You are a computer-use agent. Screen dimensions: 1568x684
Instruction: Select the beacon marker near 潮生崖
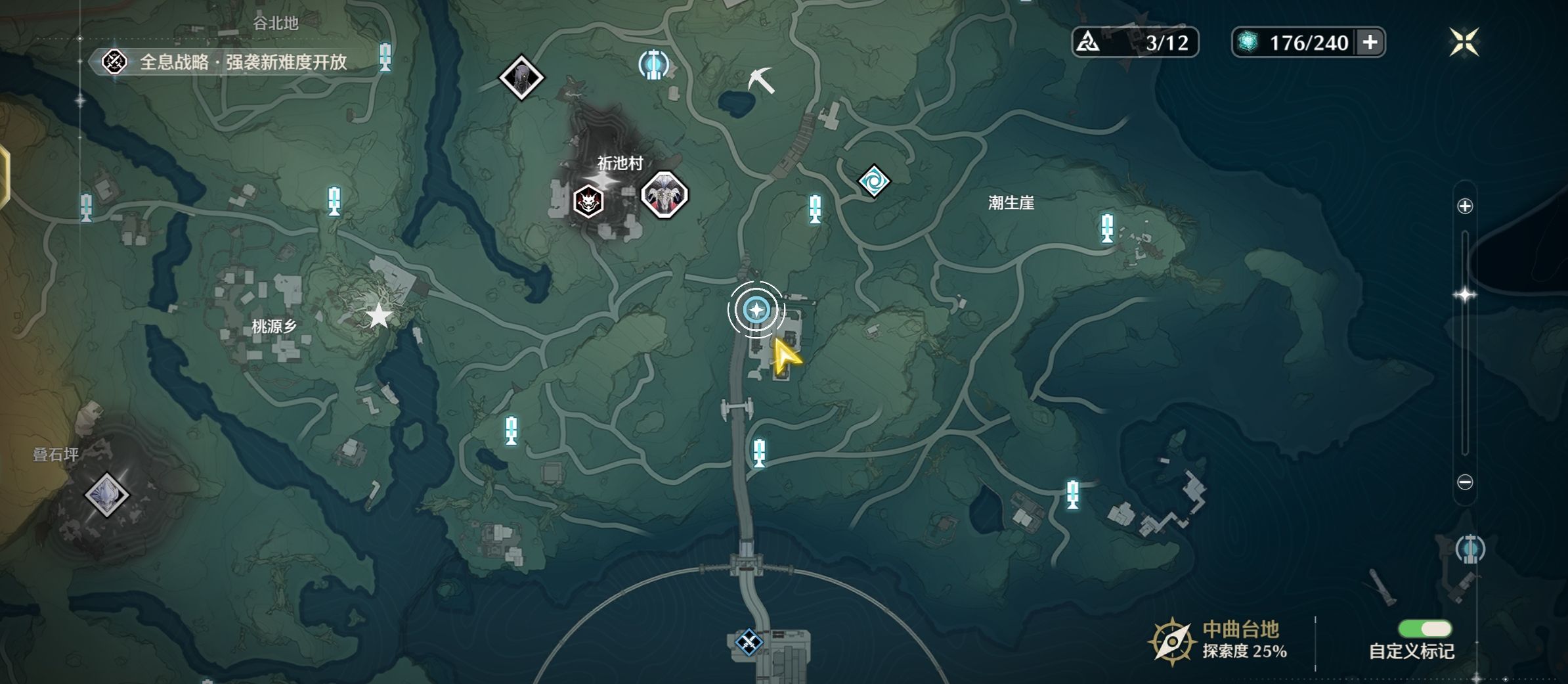tap(1107, 228)
